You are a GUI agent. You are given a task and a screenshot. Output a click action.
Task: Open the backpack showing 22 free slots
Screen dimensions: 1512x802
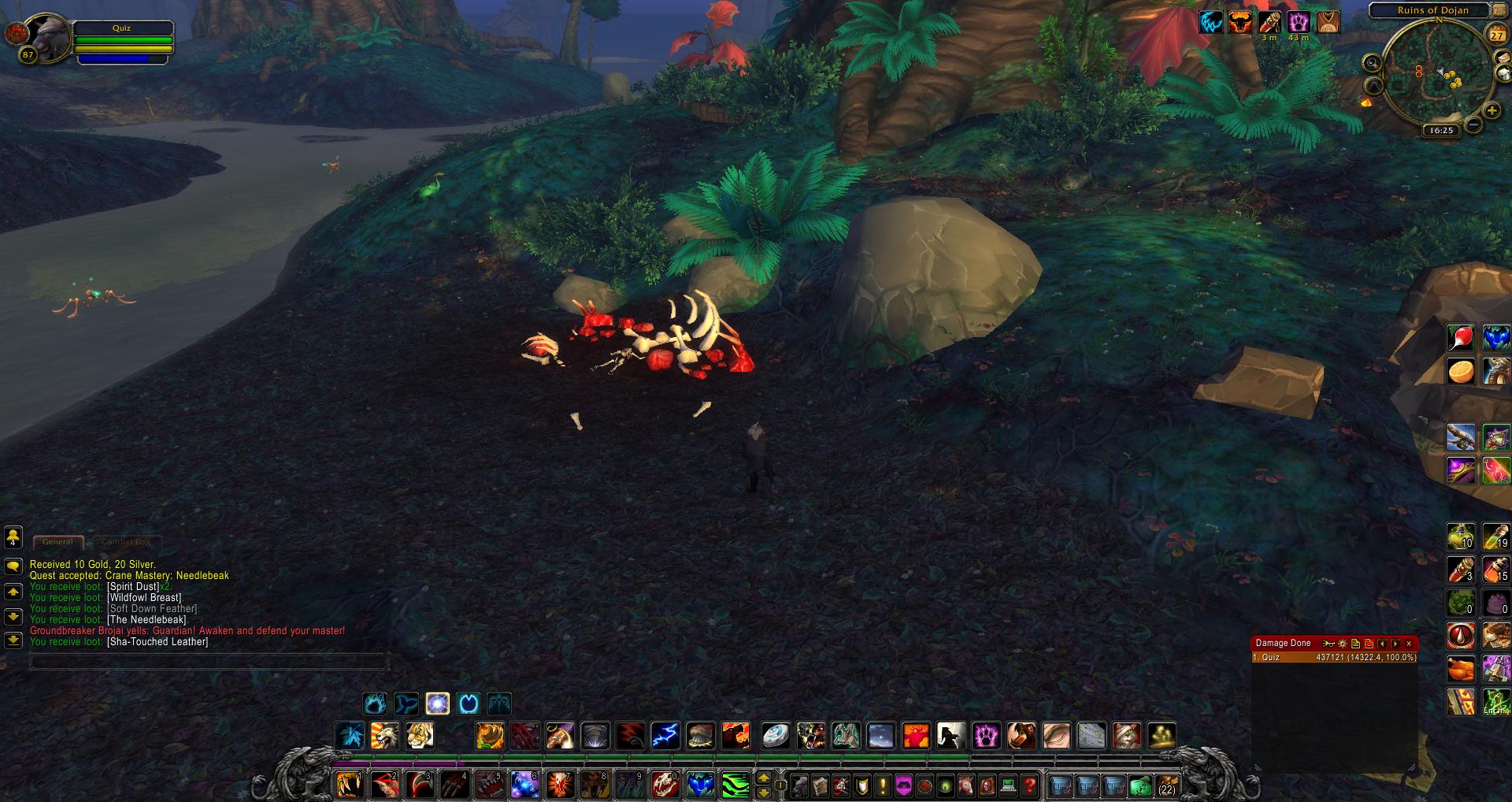pyautogui.click(x=1166, y=785)
